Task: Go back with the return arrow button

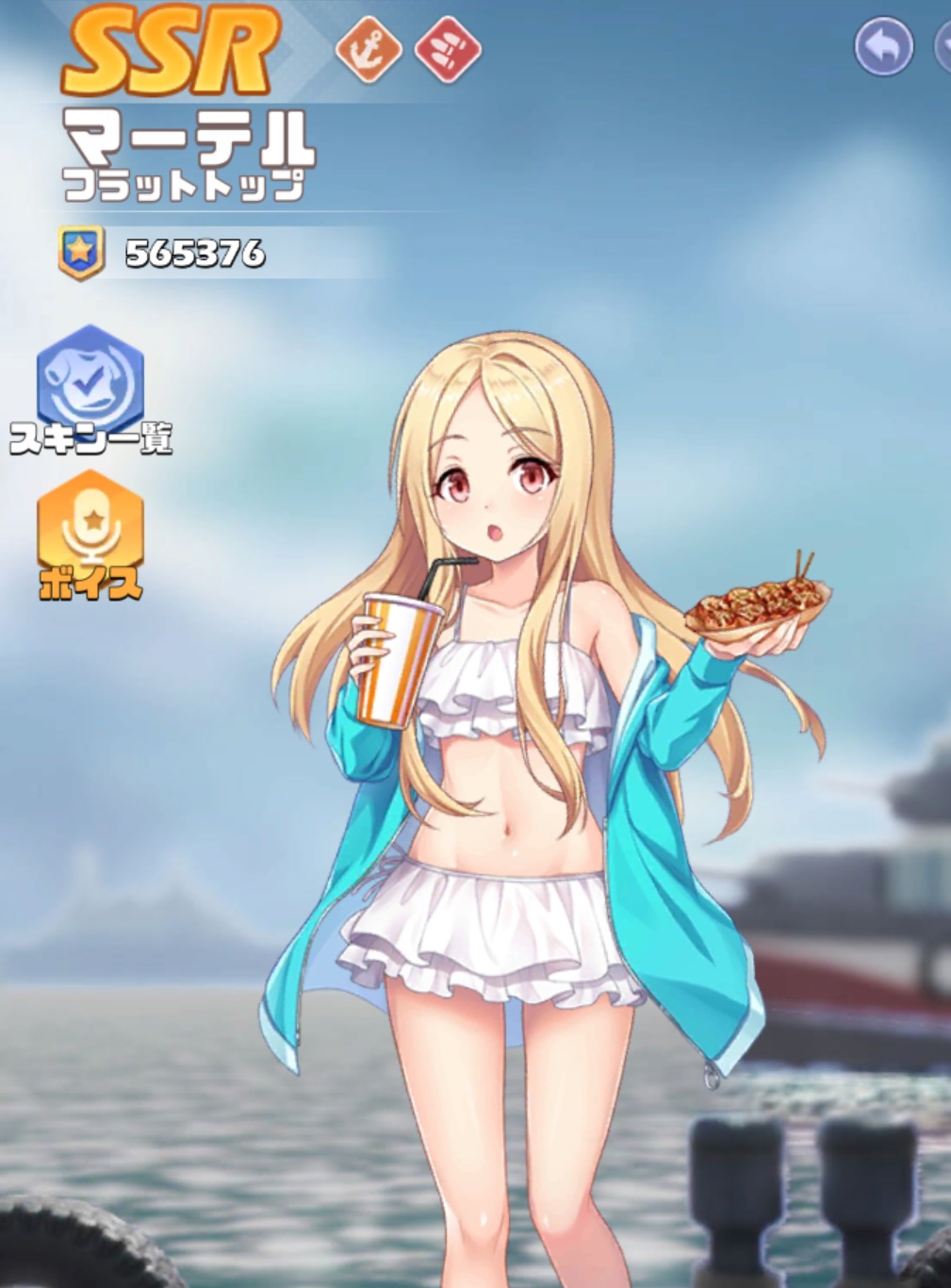Action: 883,47
